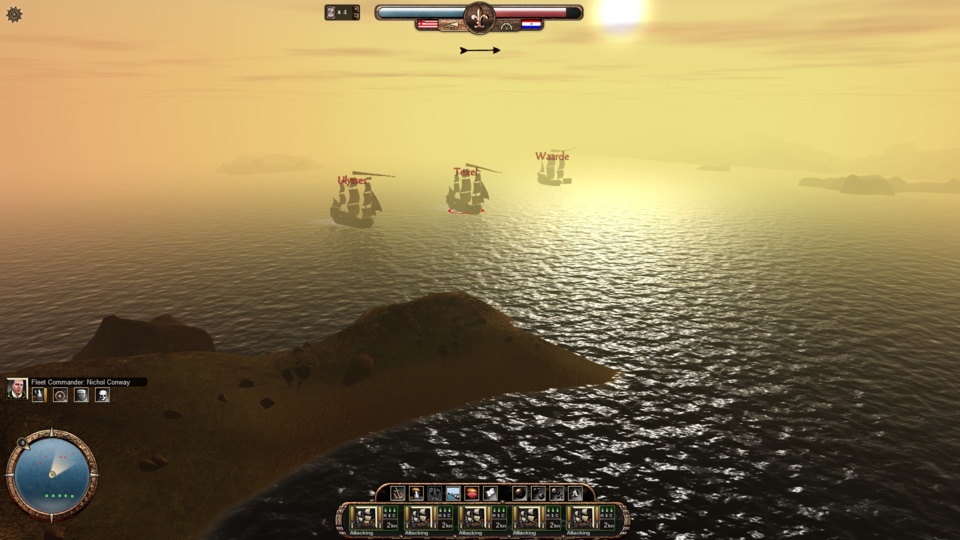Select the Fleet Commander Nichol Conway portrait
The height and width of the screenshot is (540, 960).
[x=17, y=389]
